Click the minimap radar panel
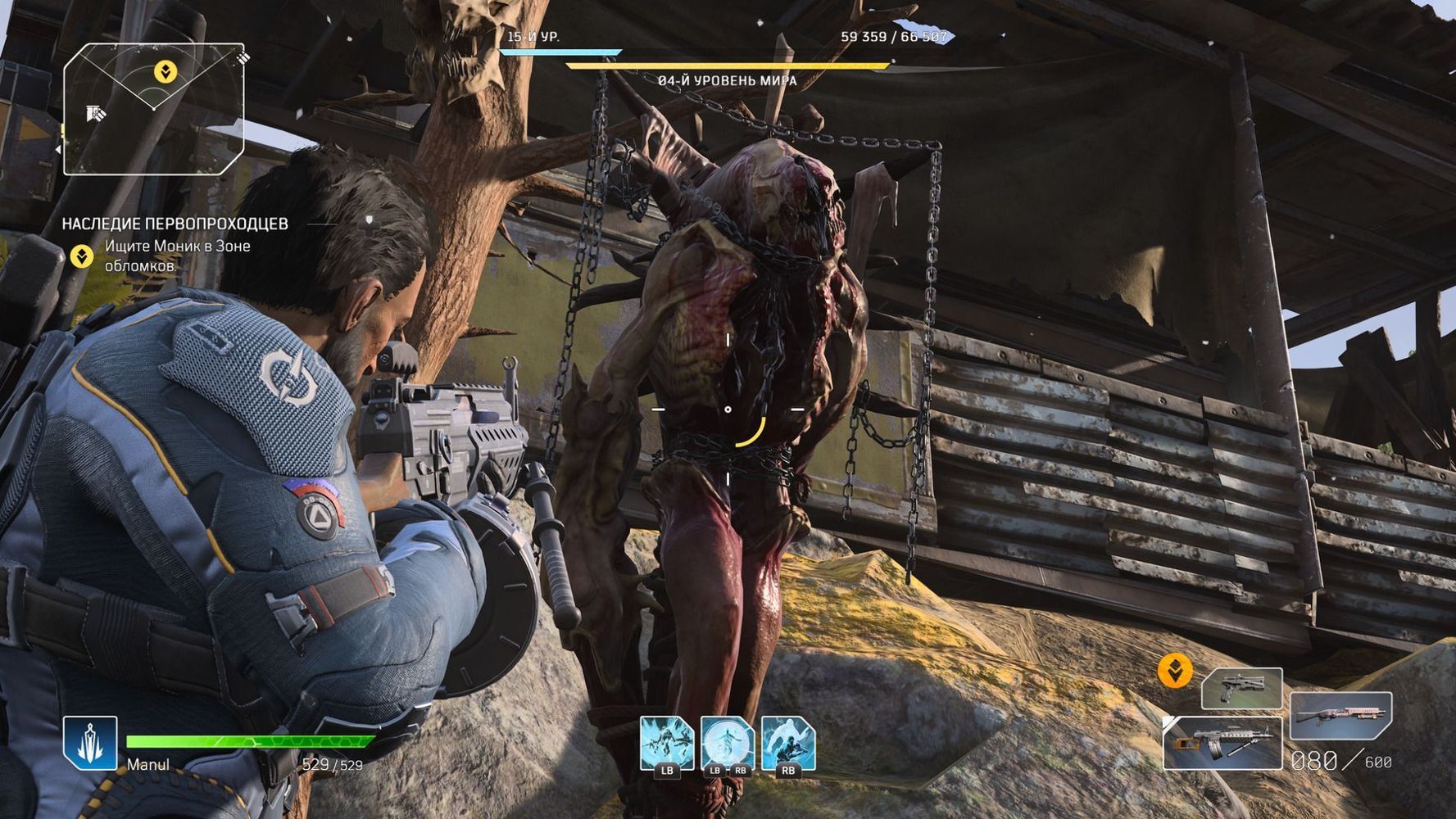Viewport: 1456px width, 819px height. coord(153,109)
